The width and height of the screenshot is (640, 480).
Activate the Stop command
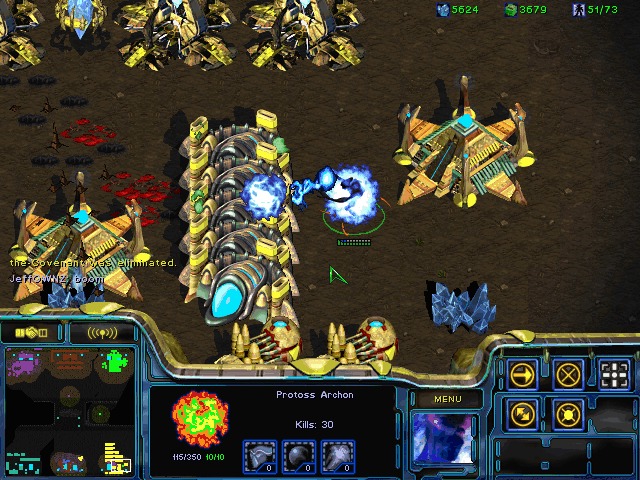click(568, 374)
